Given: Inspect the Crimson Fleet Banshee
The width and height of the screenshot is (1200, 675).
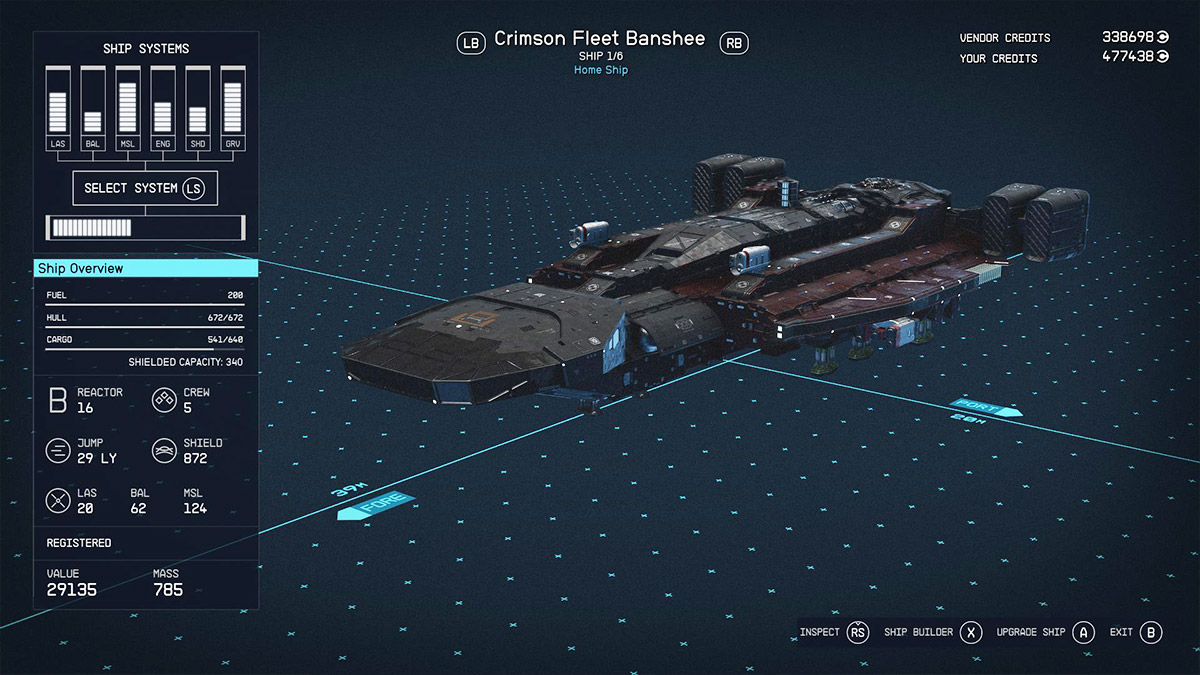Looking at the screenshot, I should (x=834, y=633).
